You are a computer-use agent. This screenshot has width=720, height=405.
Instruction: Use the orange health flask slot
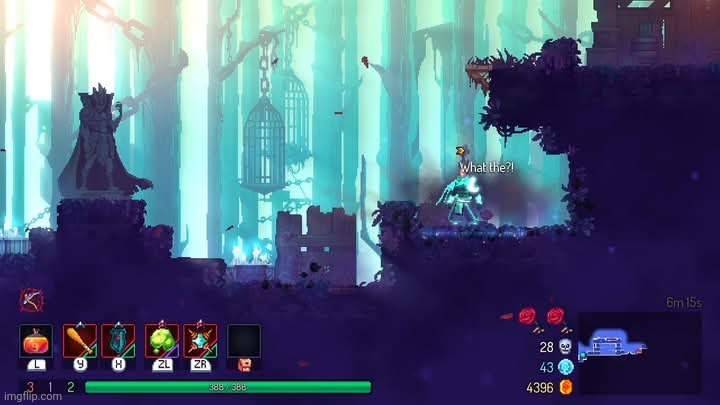tap(36, 340)
